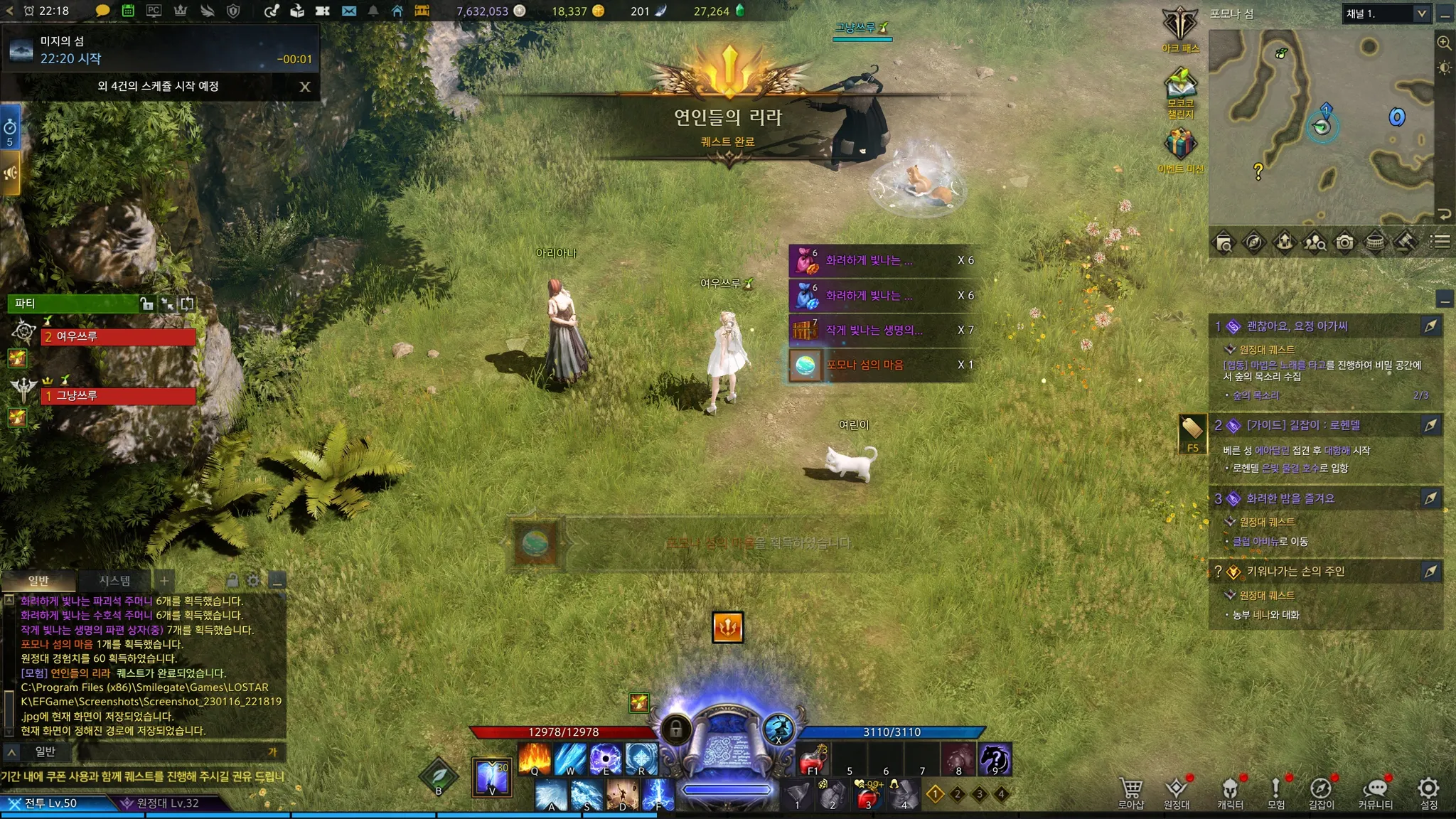Open the 길잡이 guide menu

point(1321,792)
